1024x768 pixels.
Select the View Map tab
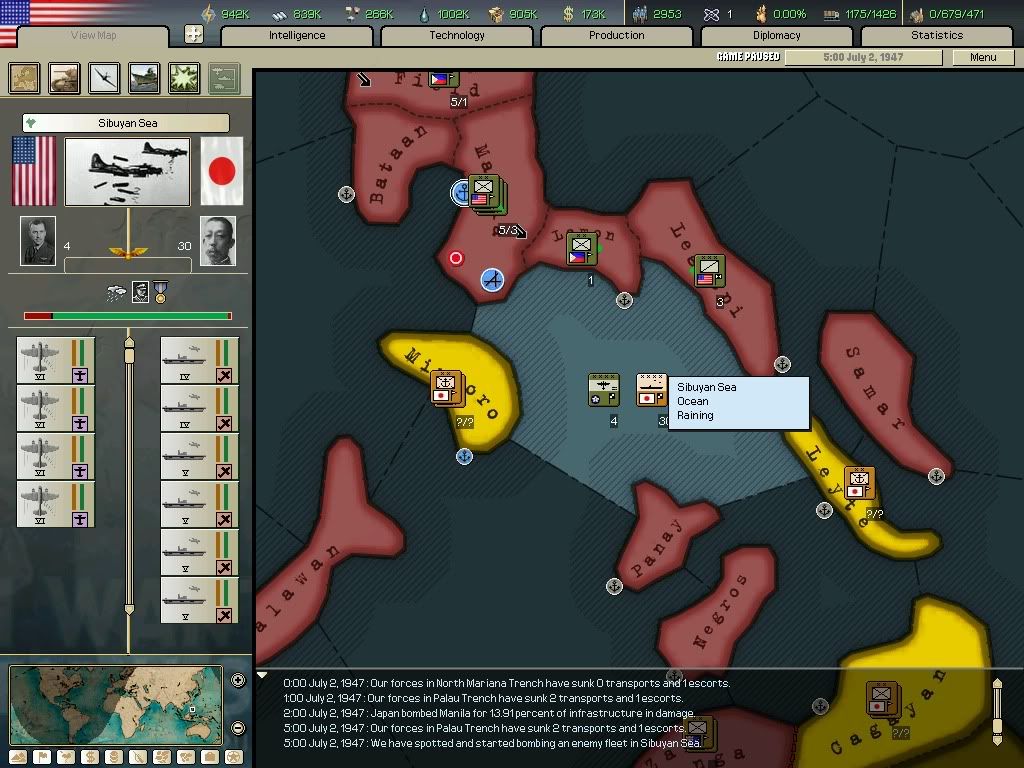click(94, 36)
